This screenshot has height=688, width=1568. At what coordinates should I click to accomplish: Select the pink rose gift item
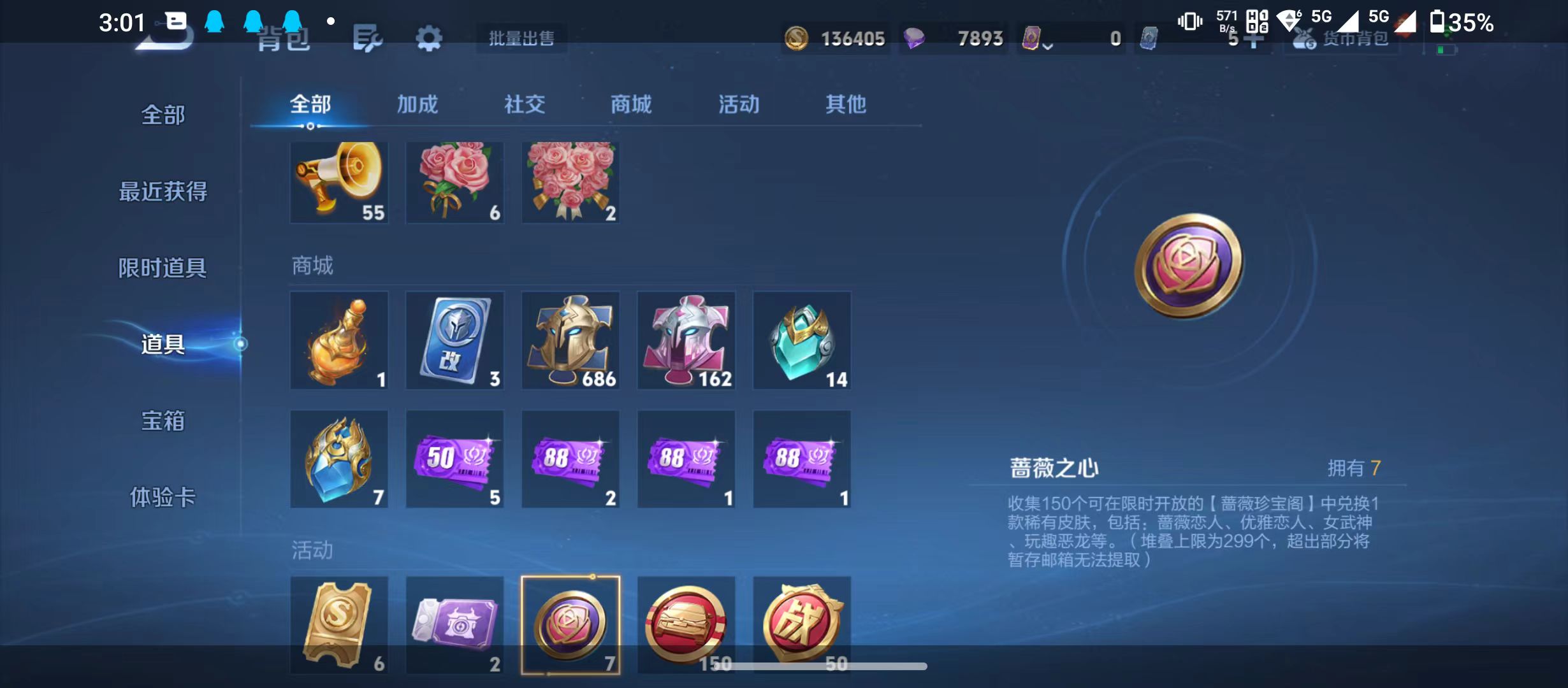click(454, 183)
